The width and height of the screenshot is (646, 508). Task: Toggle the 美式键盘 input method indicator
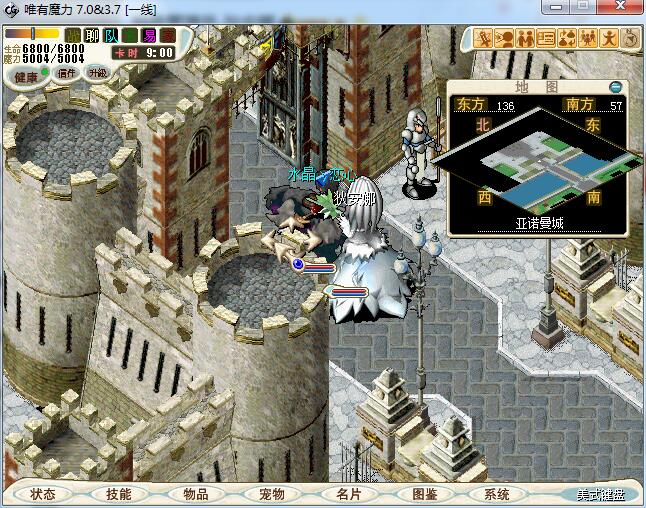click(x=600, y=495)
